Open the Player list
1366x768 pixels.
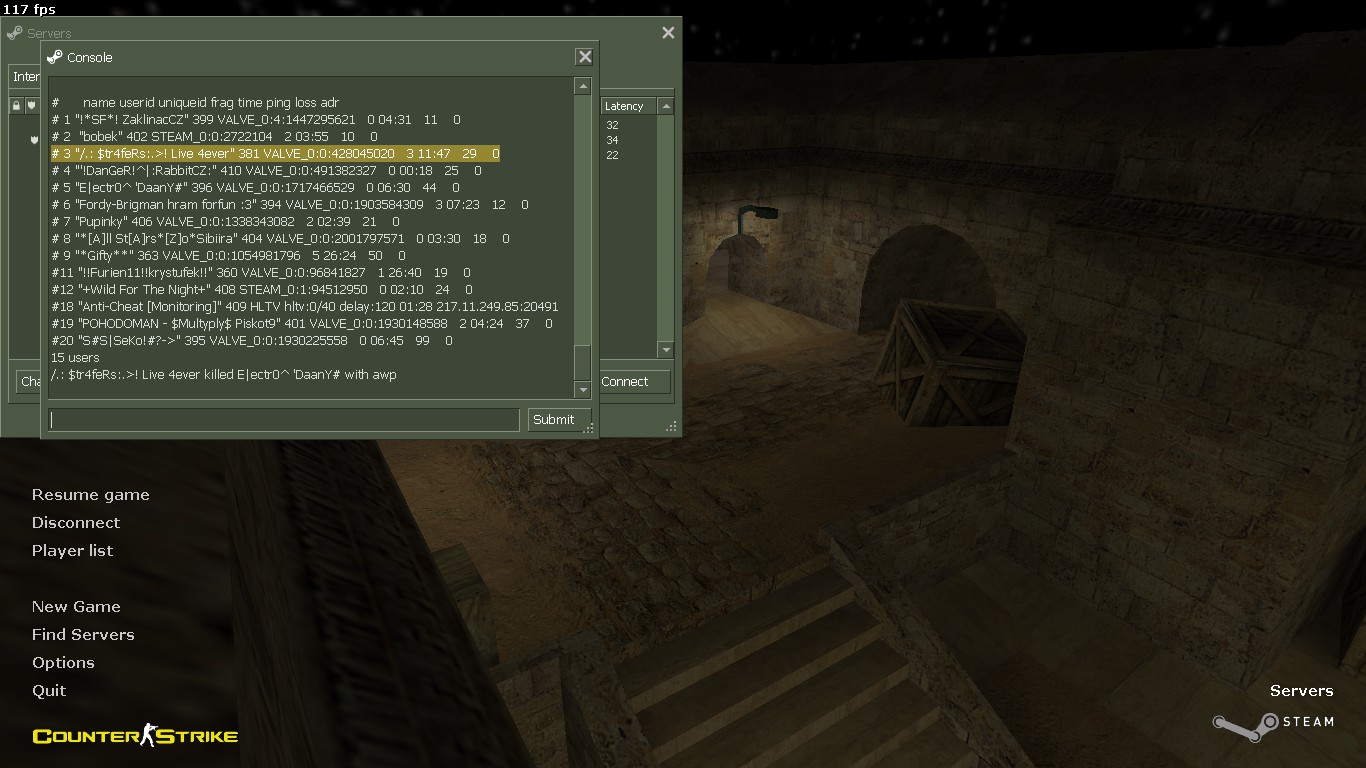point(72,551)
